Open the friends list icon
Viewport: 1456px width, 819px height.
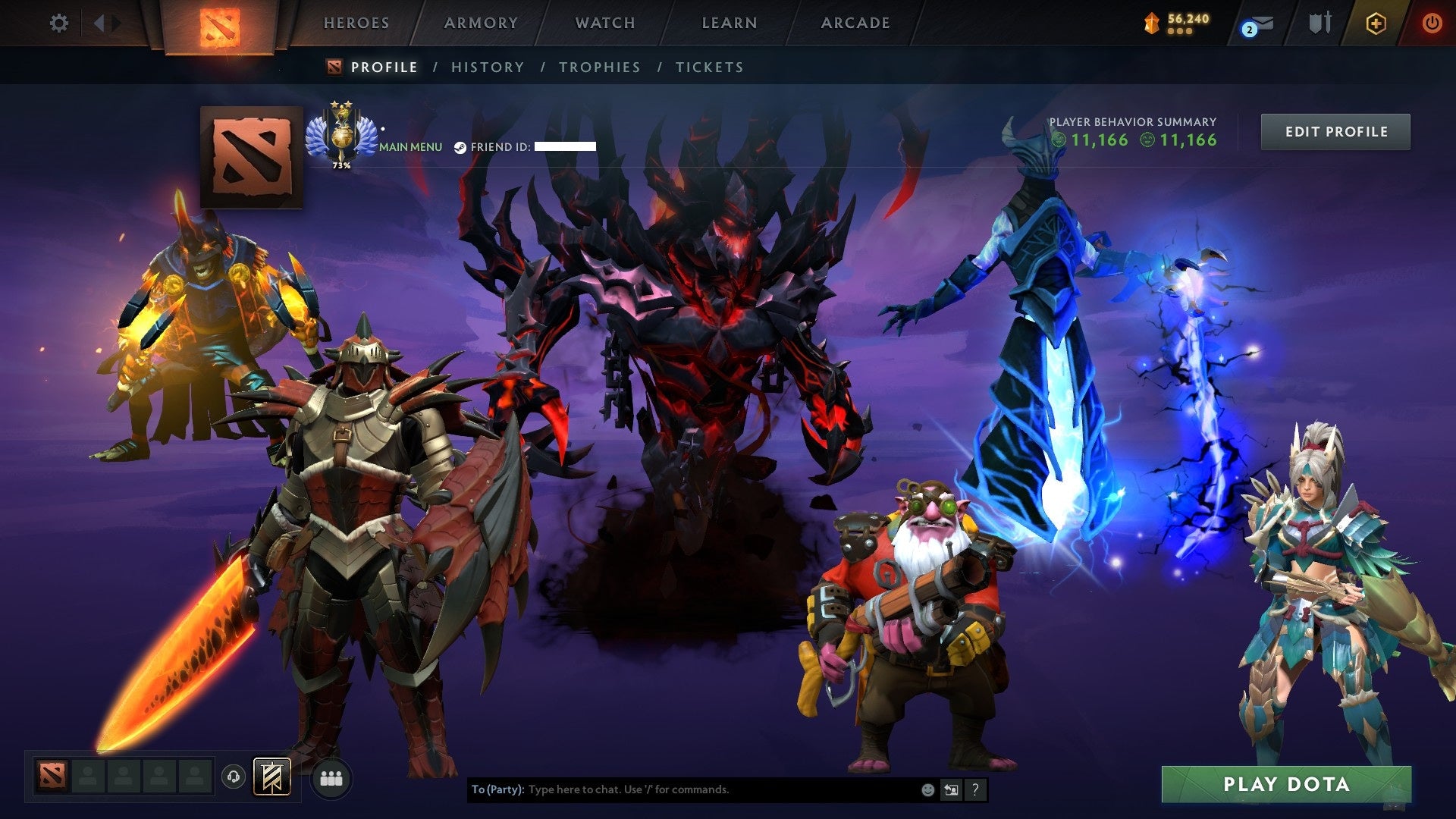coord(331,777)
